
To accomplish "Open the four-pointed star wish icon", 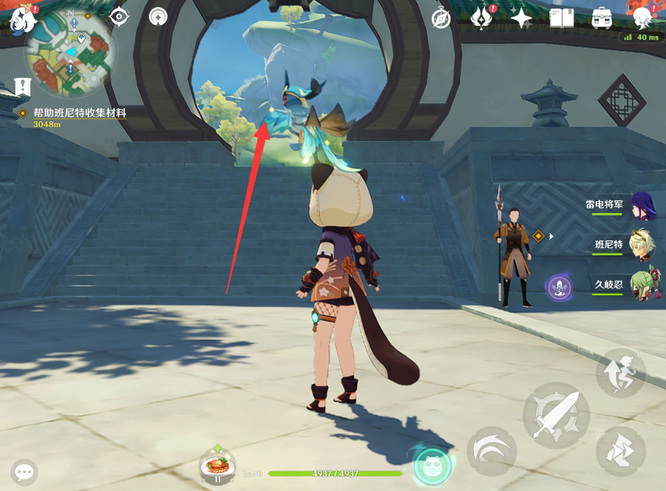I will [x=521, y=17].
